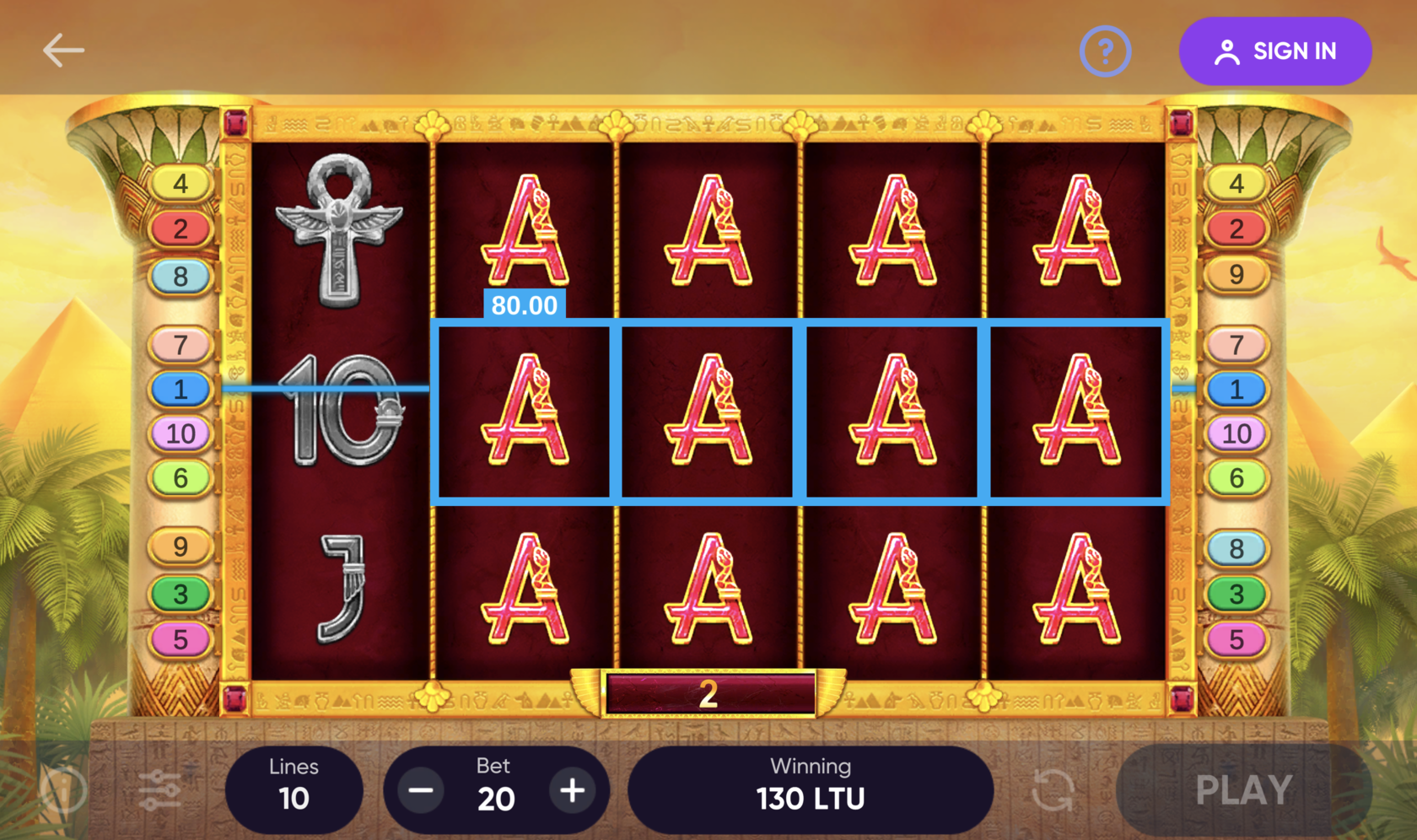This screenshot has width=1417, height=840.
Task: Click the win amount label showing 80.00
Action: coord(525,306)
